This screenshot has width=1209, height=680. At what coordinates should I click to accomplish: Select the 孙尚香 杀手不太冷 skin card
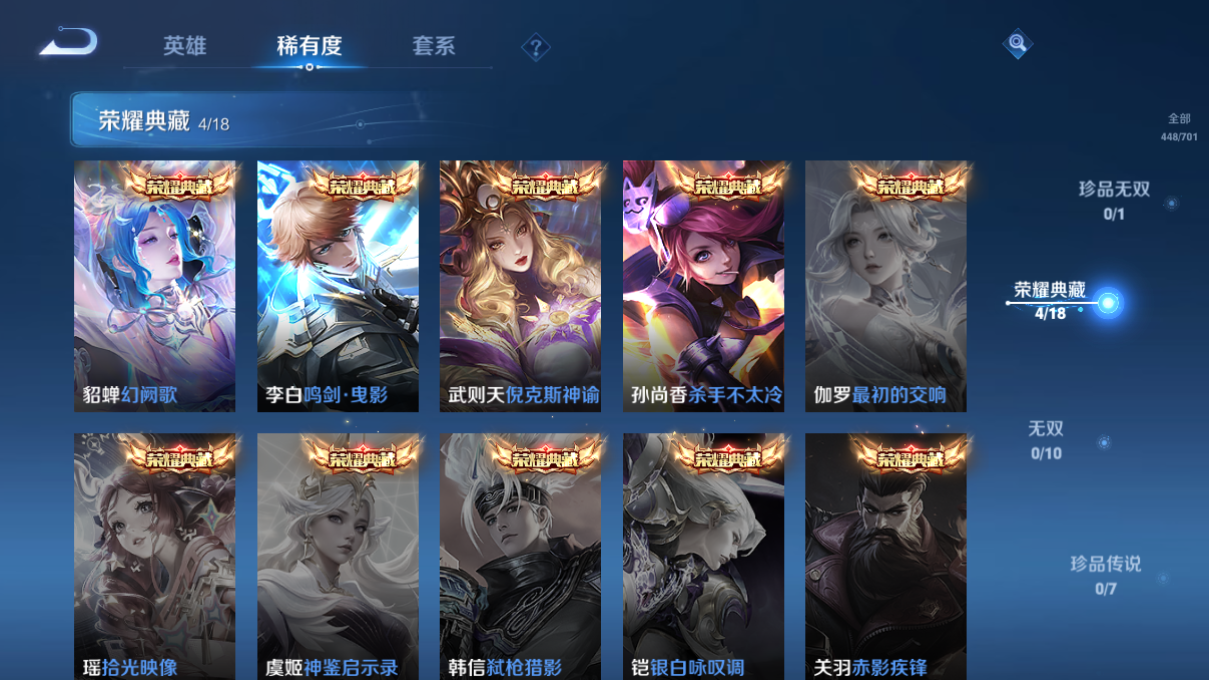(703, 286)
